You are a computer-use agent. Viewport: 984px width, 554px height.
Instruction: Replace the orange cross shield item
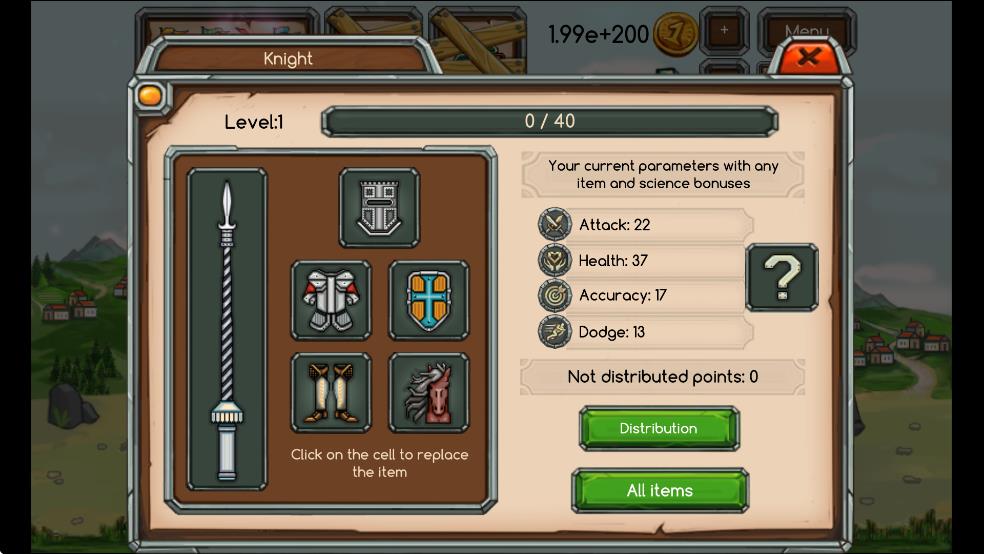click(x=429, y=300)
